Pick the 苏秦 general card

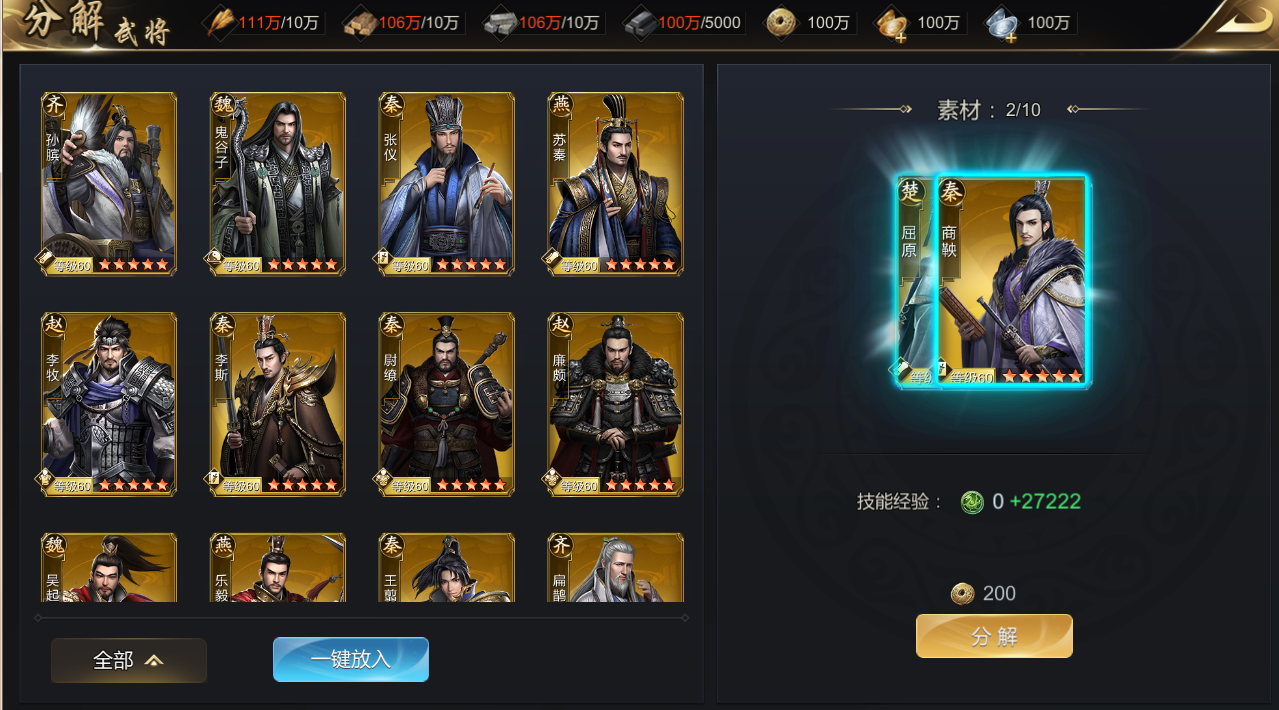616,184
